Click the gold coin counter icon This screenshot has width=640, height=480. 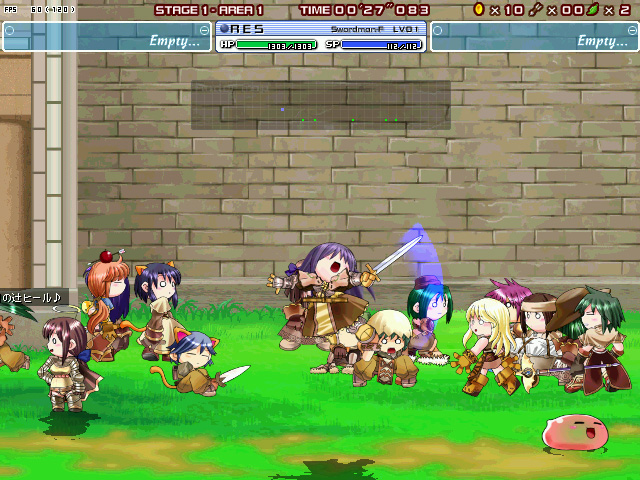click(479, 9)
